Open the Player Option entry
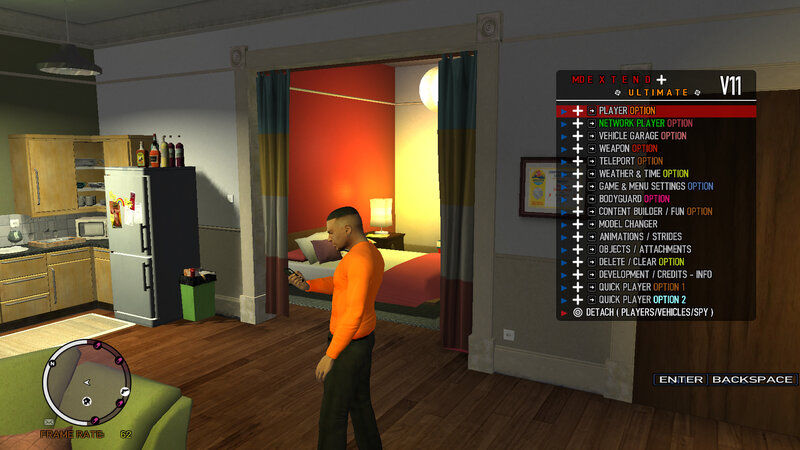The width and height of the screenshot is (800, 450). coord(640,111)
